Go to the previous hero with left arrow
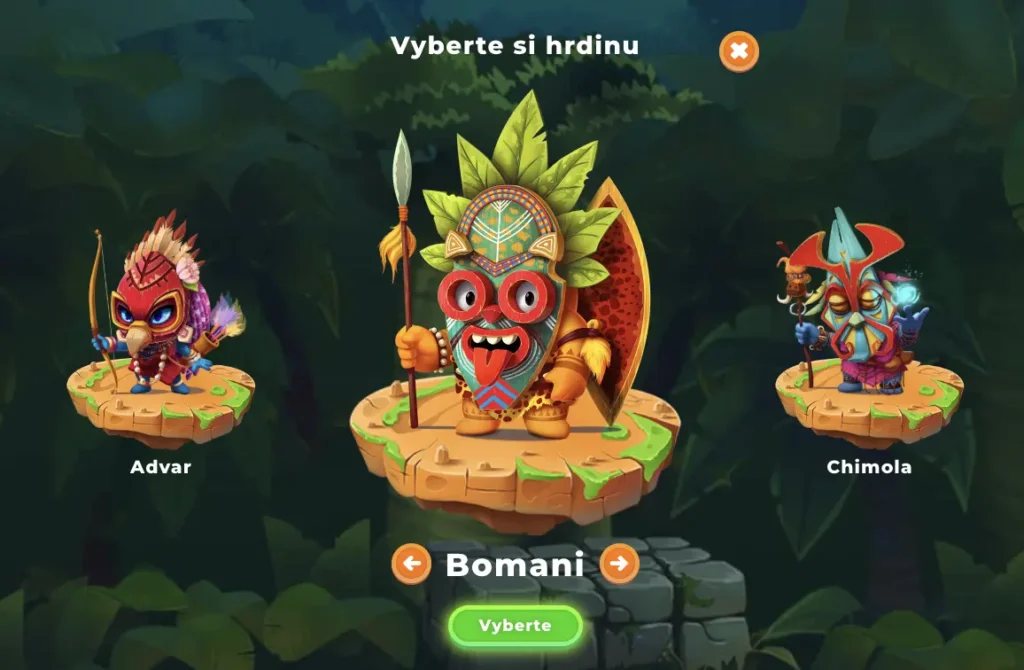 (411, 564)
